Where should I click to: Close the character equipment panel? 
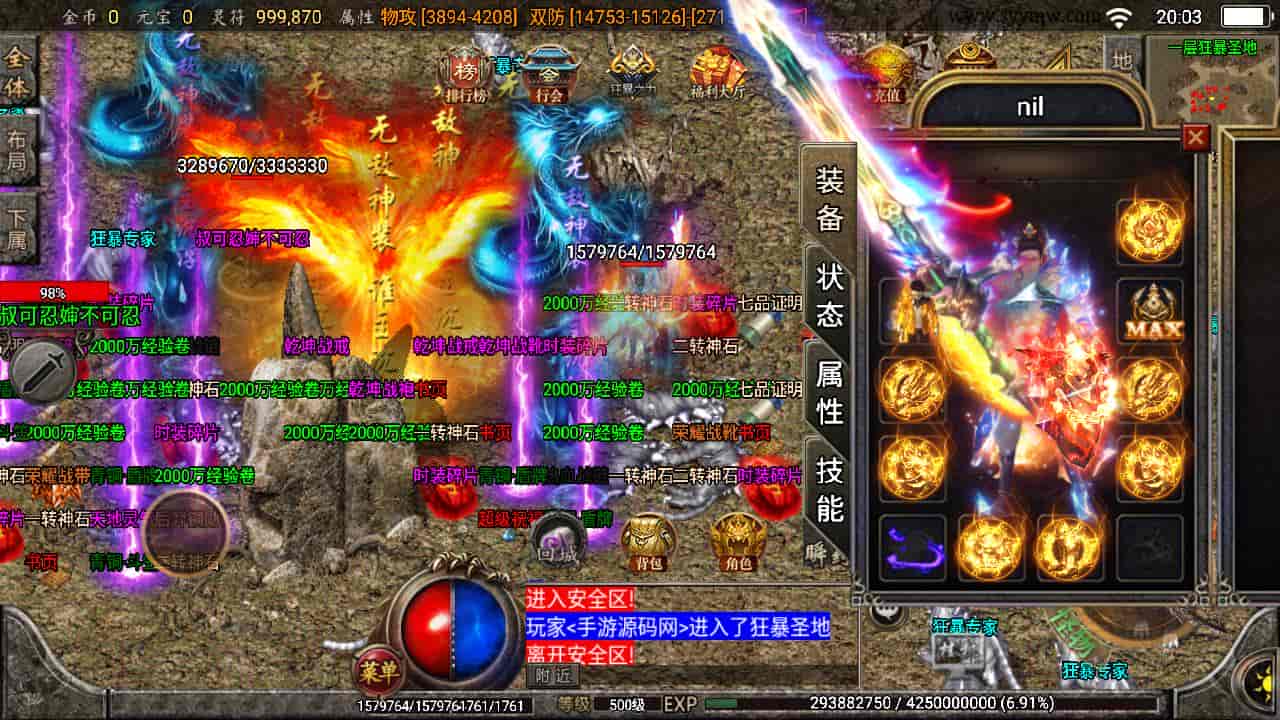(x=1195, y=137)
